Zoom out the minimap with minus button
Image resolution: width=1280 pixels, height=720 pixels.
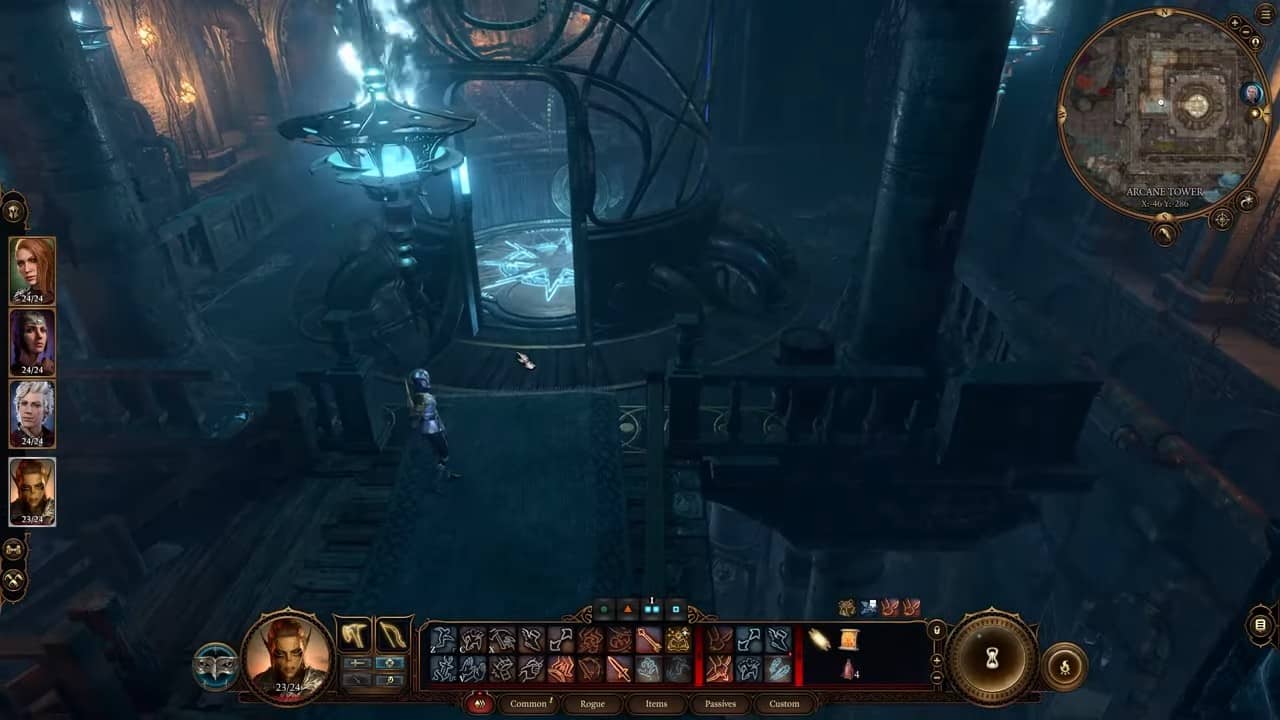point(1246,32)
